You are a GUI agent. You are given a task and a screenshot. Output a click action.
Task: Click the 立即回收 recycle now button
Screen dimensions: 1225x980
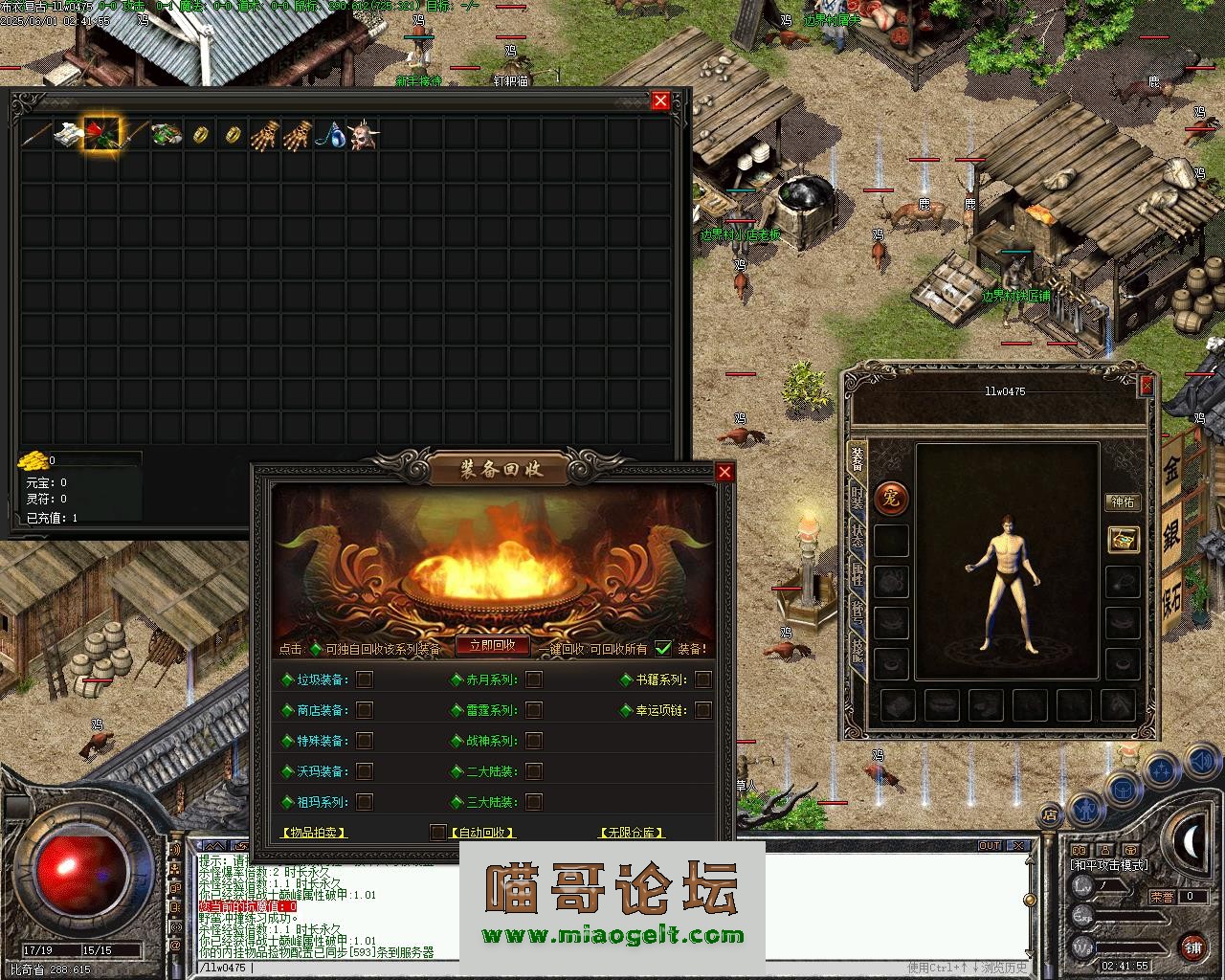[492, 646]
